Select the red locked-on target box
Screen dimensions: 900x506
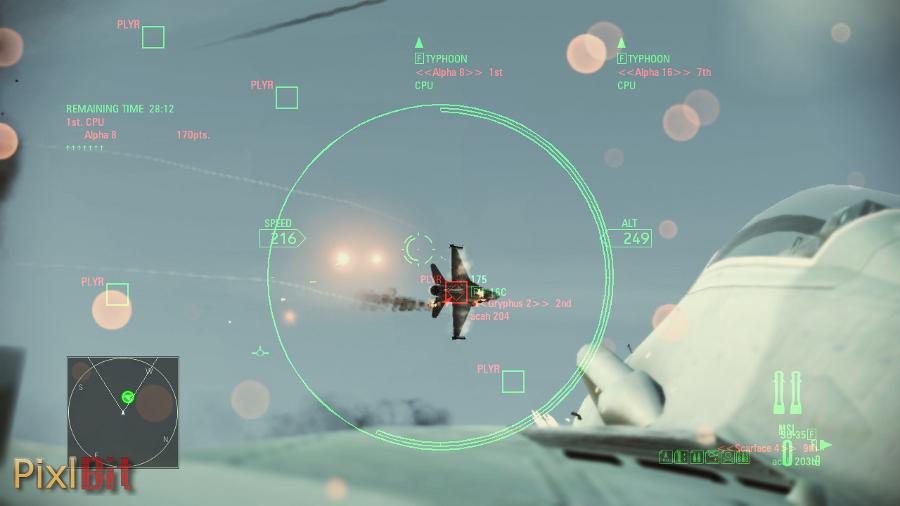pos(456,291)
